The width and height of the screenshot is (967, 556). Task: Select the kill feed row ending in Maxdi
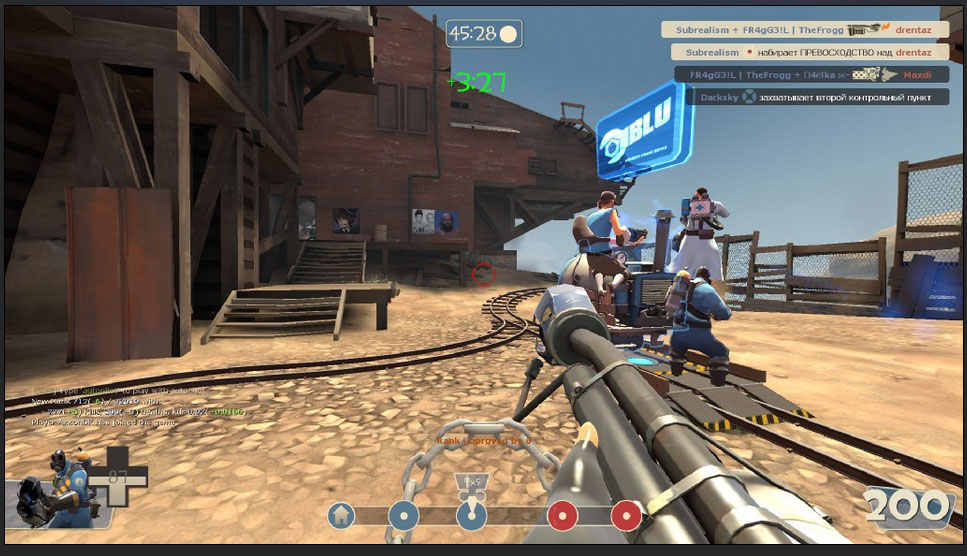coord(811,74)
